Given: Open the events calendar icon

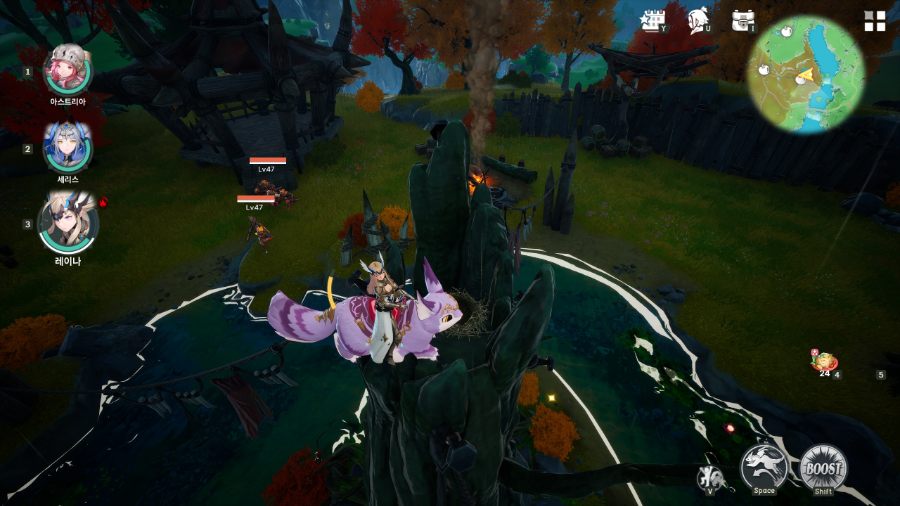Looking at the screenshot, I should [x=654, y=20].
